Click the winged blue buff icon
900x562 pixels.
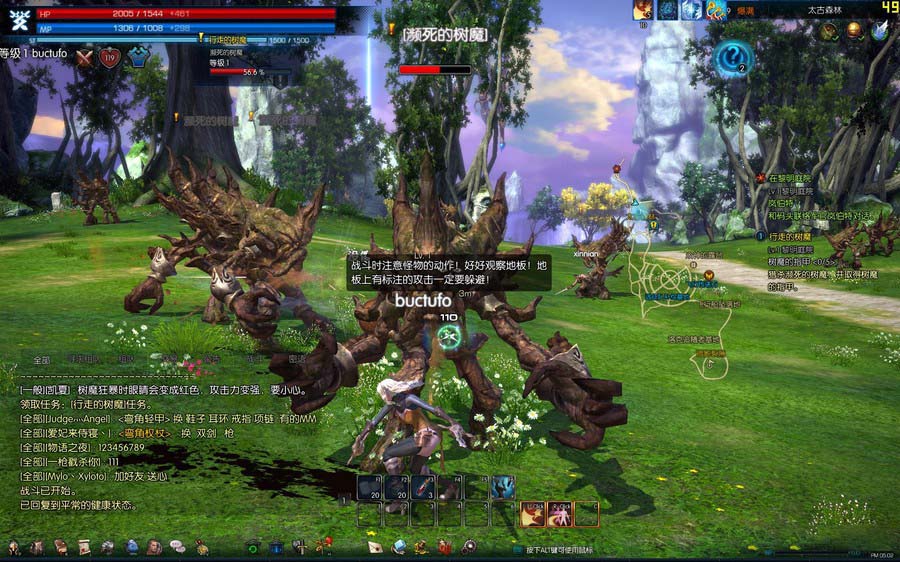[879, 31]
